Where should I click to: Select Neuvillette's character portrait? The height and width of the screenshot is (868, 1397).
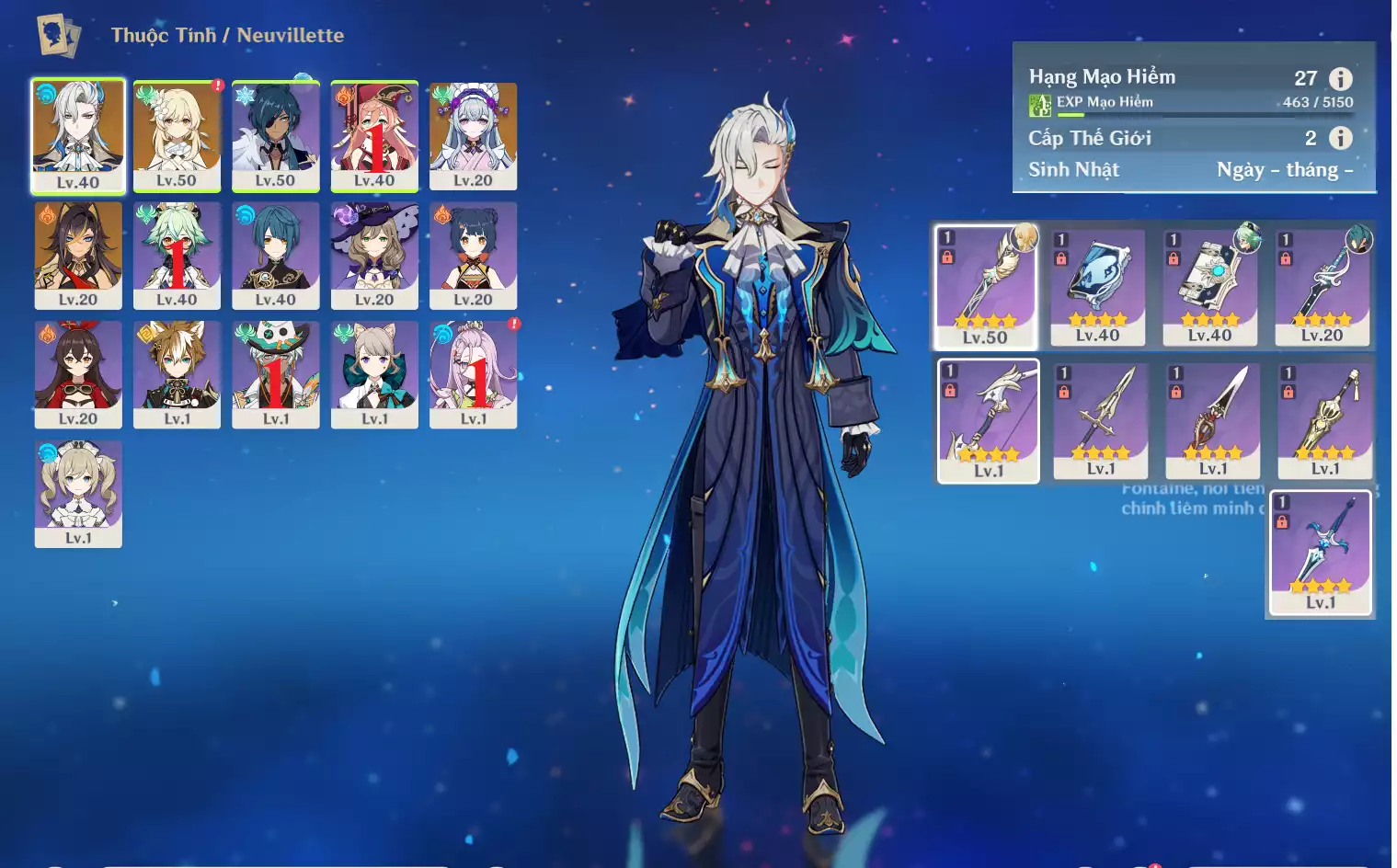click(78, 135)
